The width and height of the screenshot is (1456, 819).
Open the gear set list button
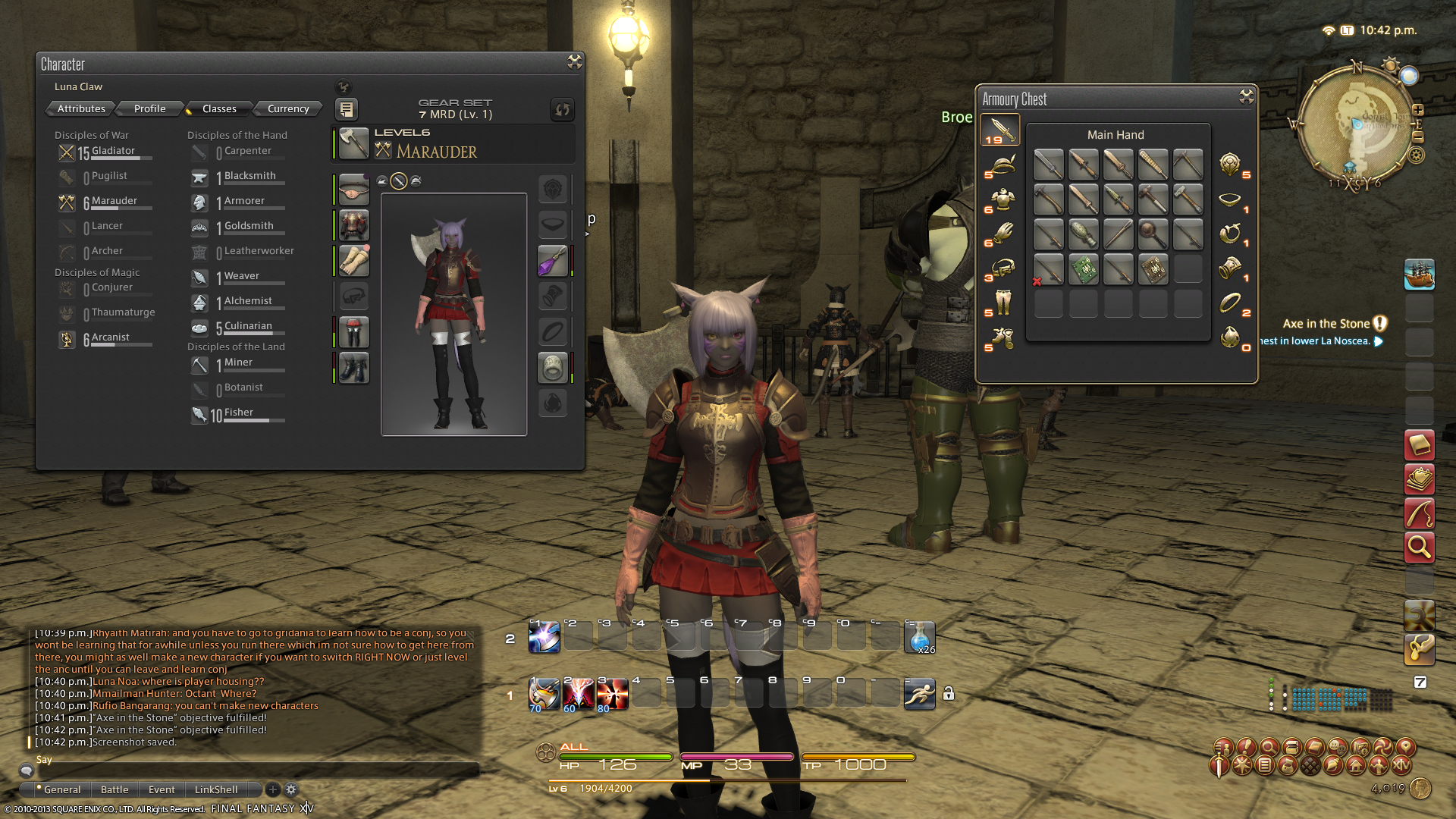[x=346, y=109]
